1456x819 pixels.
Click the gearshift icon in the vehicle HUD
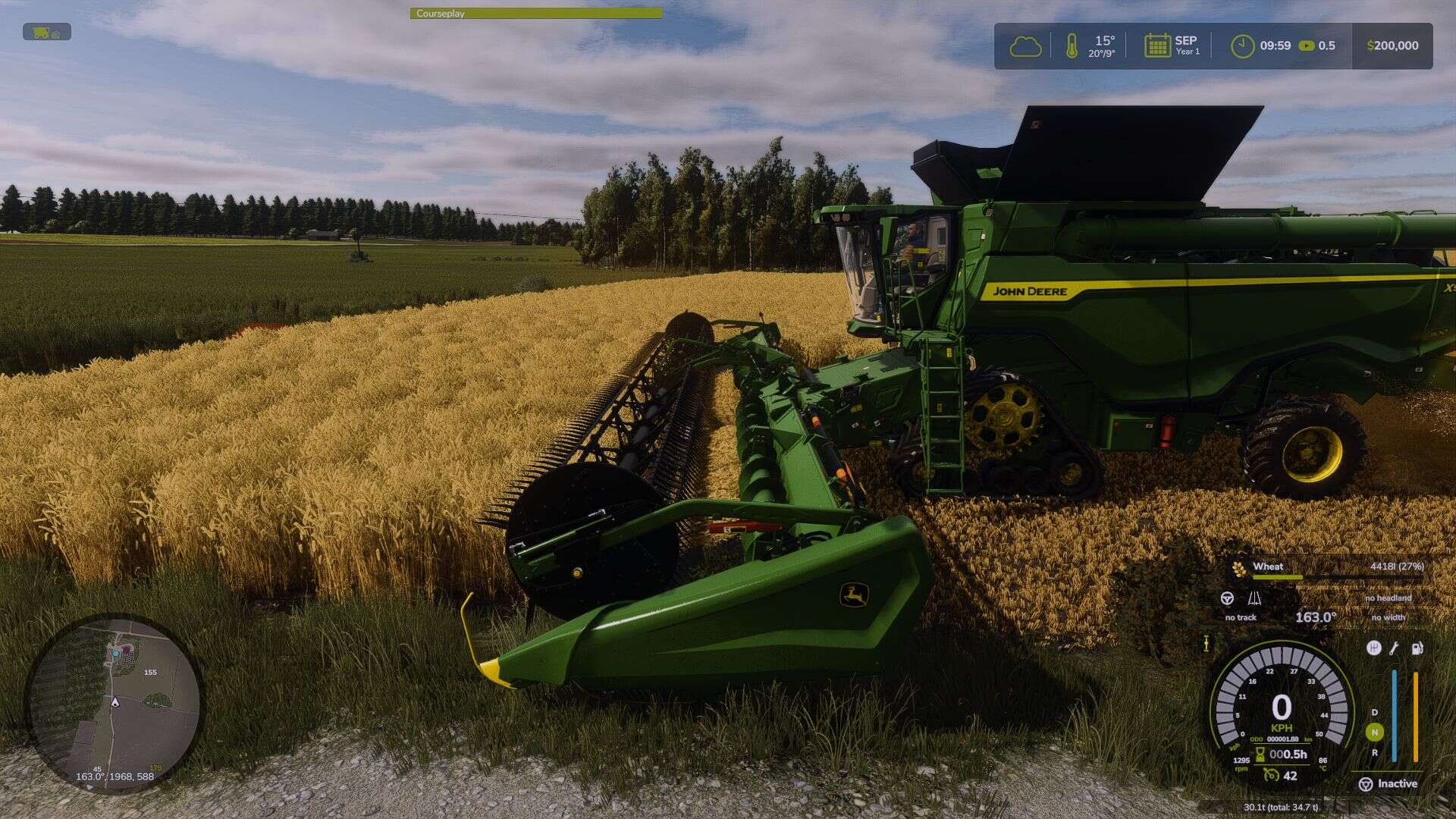[x=1374, y=648]
